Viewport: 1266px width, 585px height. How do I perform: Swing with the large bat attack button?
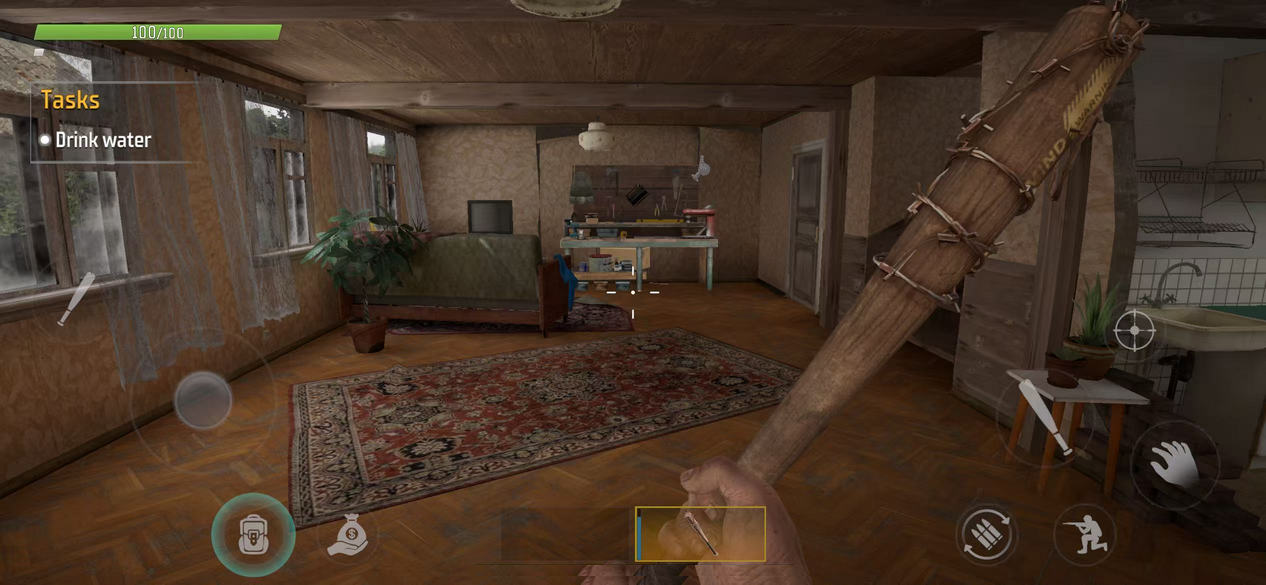click(x=1042, y=419)
